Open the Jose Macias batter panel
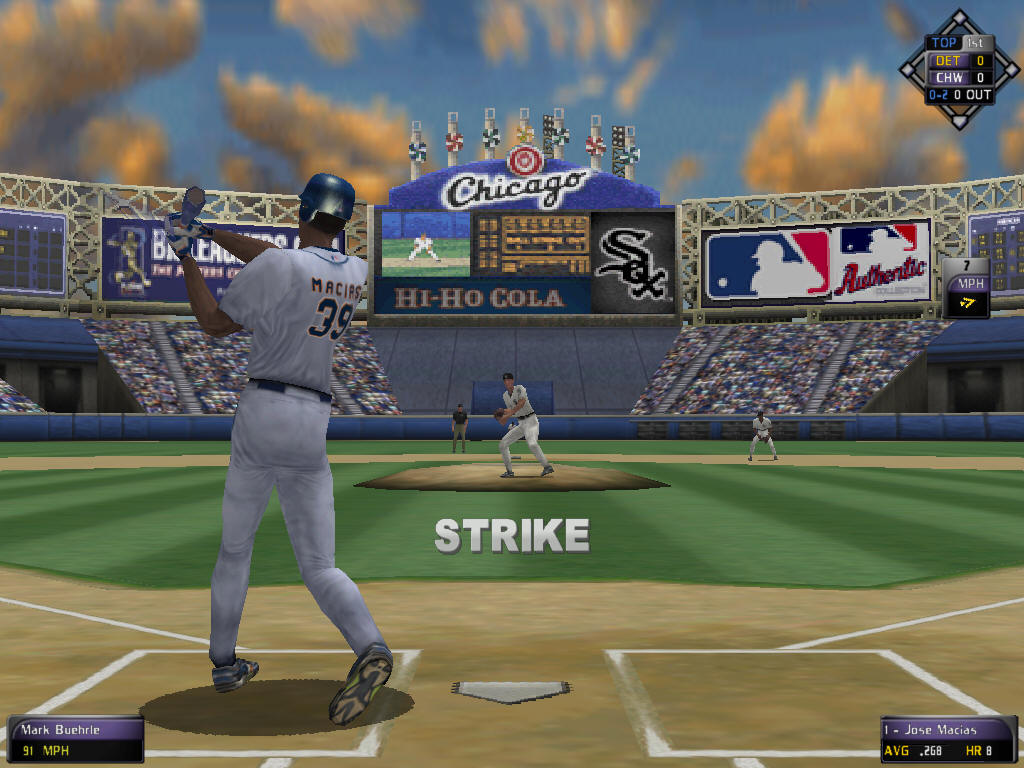 click(947, 739)
